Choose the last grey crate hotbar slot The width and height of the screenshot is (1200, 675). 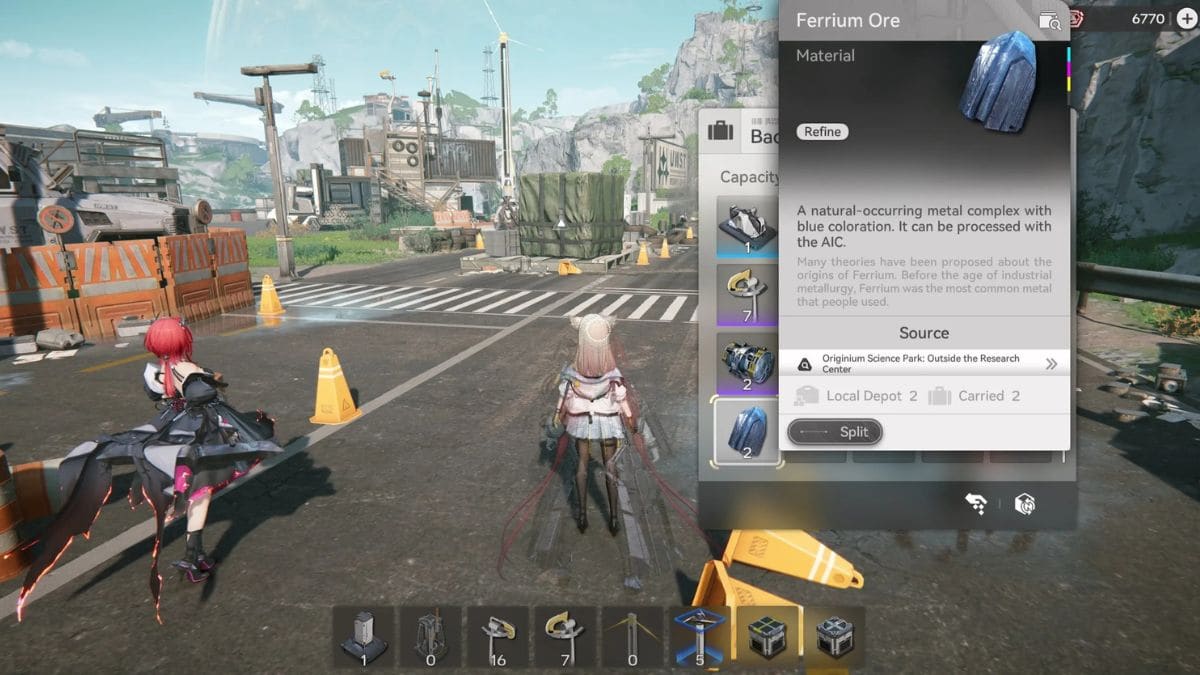834,636
